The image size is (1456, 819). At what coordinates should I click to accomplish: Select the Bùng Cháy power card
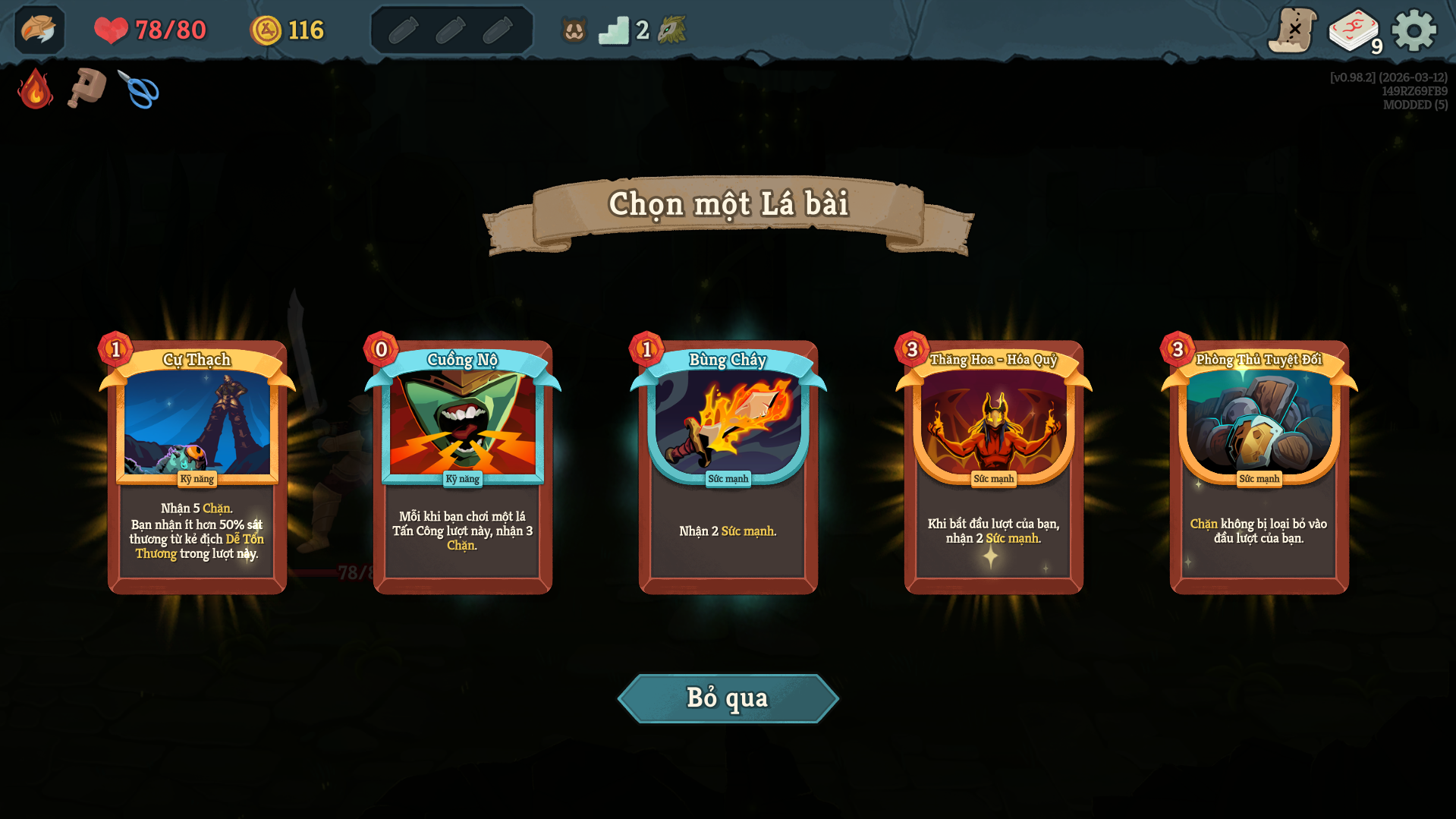click(x=728, y=465)
